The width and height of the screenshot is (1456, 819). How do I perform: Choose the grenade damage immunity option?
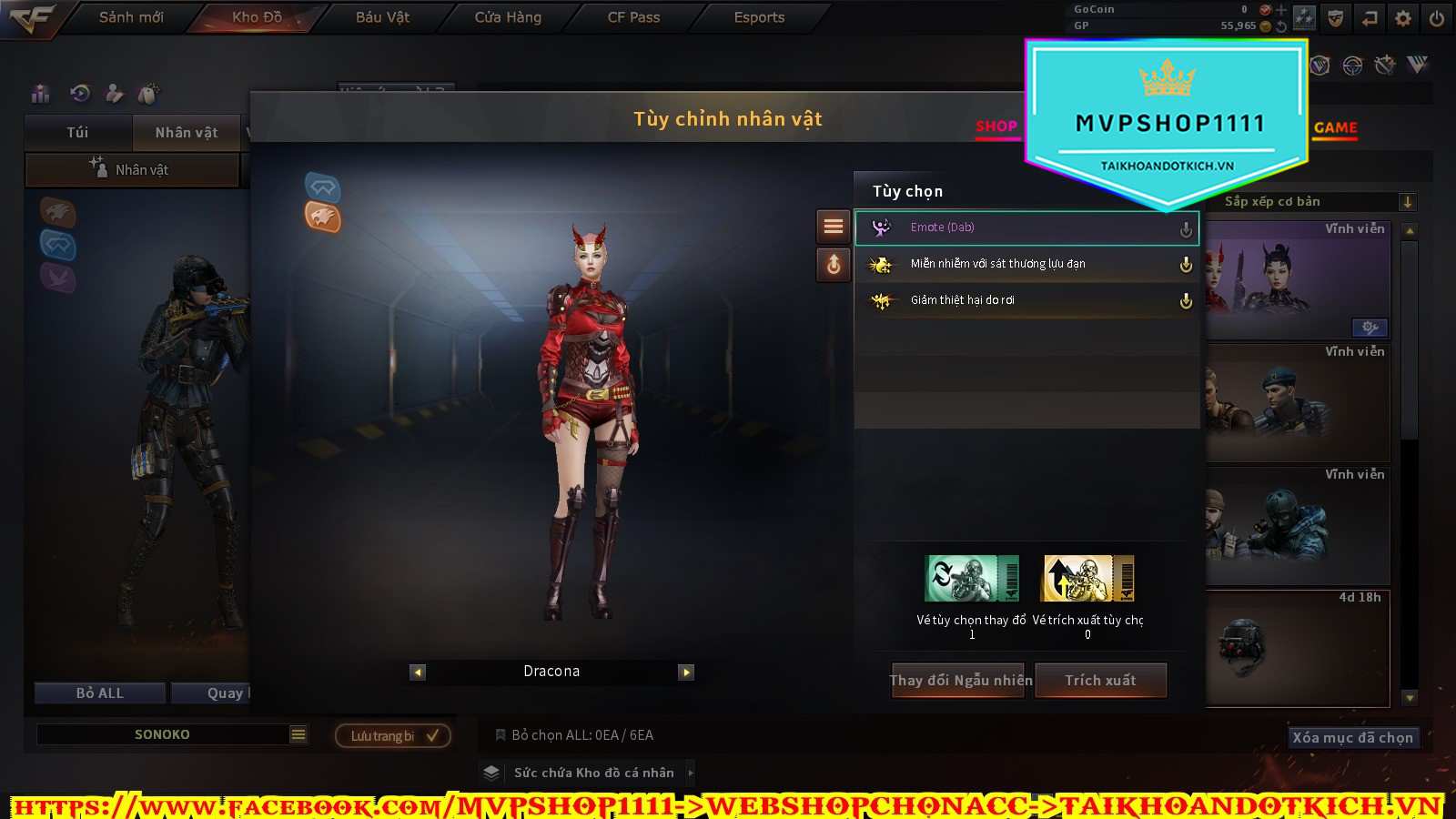(1026, 264)
